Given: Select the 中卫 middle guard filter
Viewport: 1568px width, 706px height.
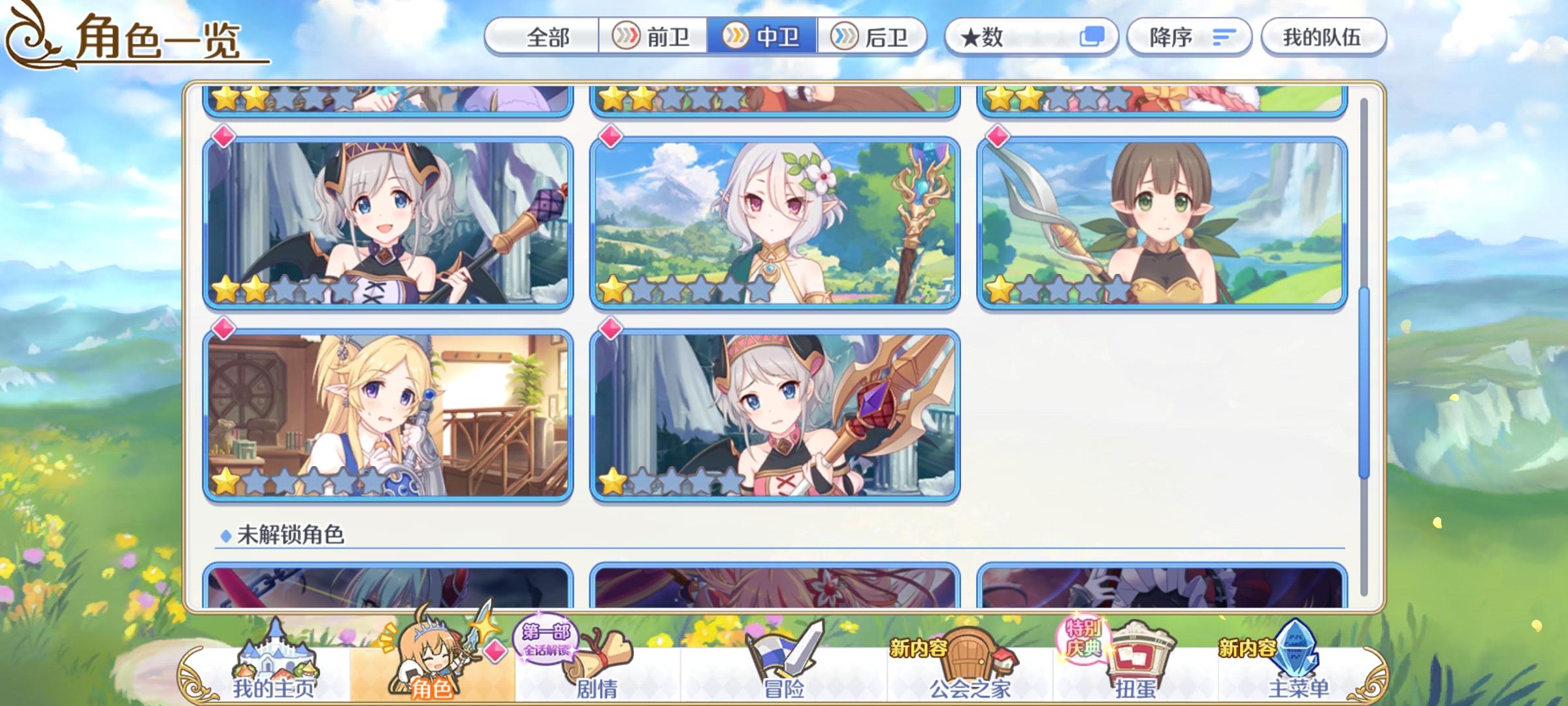Looking at the screenshot, I should point(764,37).
